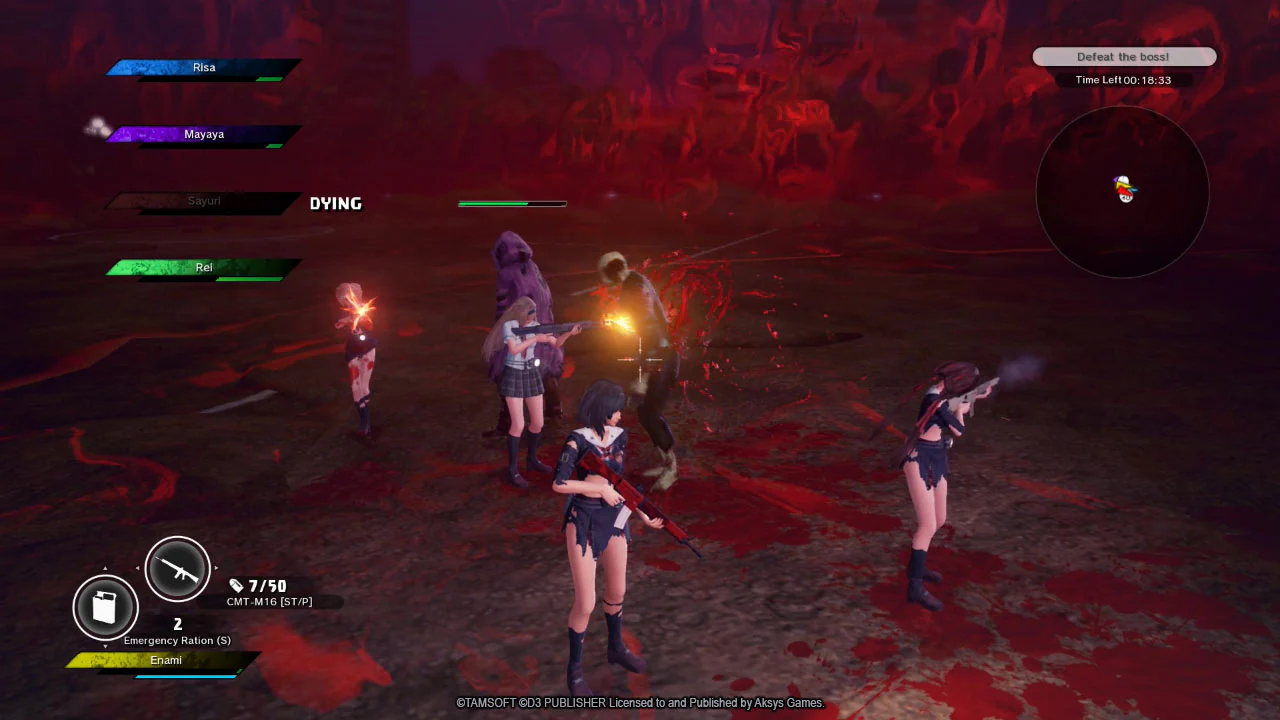The height and width of the screenshot is (720, 1280).
Task: Click the Time Left 00:18:33 display
Action: pos(1124,80)
